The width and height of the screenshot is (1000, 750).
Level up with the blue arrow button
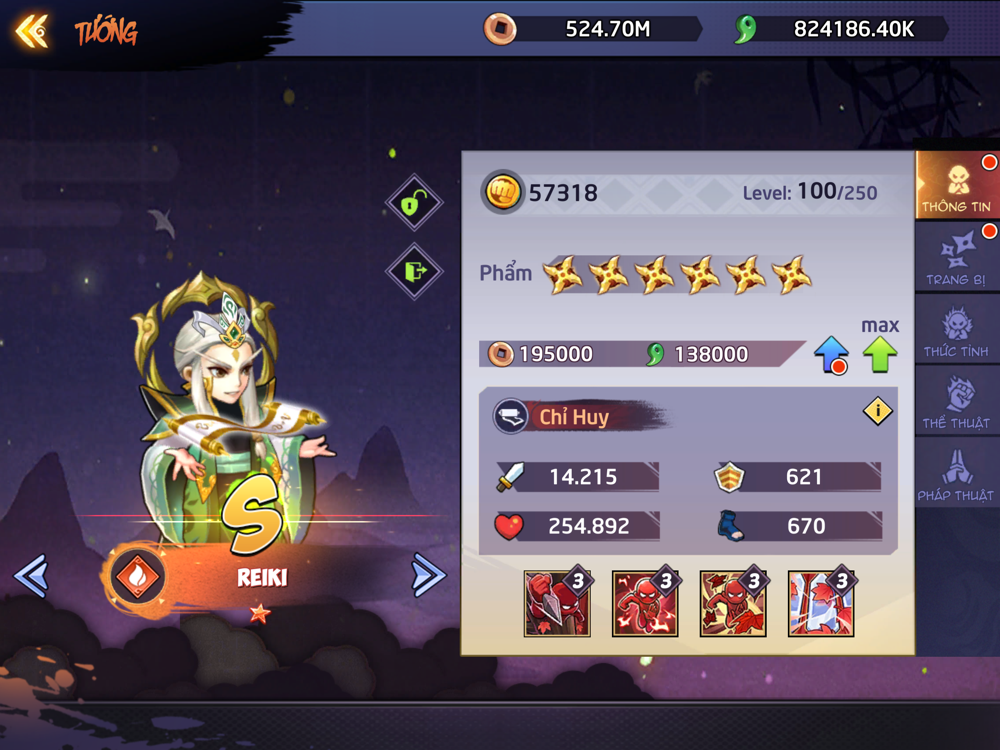[x=831, y=355]
